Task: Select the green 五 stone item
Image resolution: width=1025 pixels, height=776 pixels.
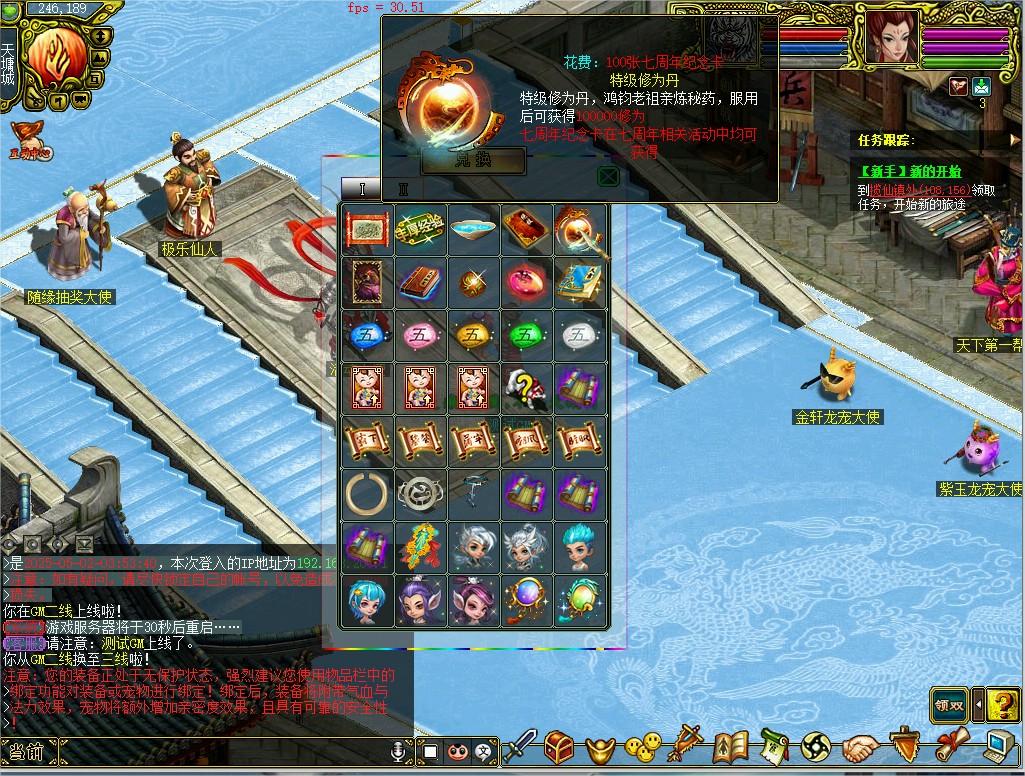Action: (x=526, y=335)
